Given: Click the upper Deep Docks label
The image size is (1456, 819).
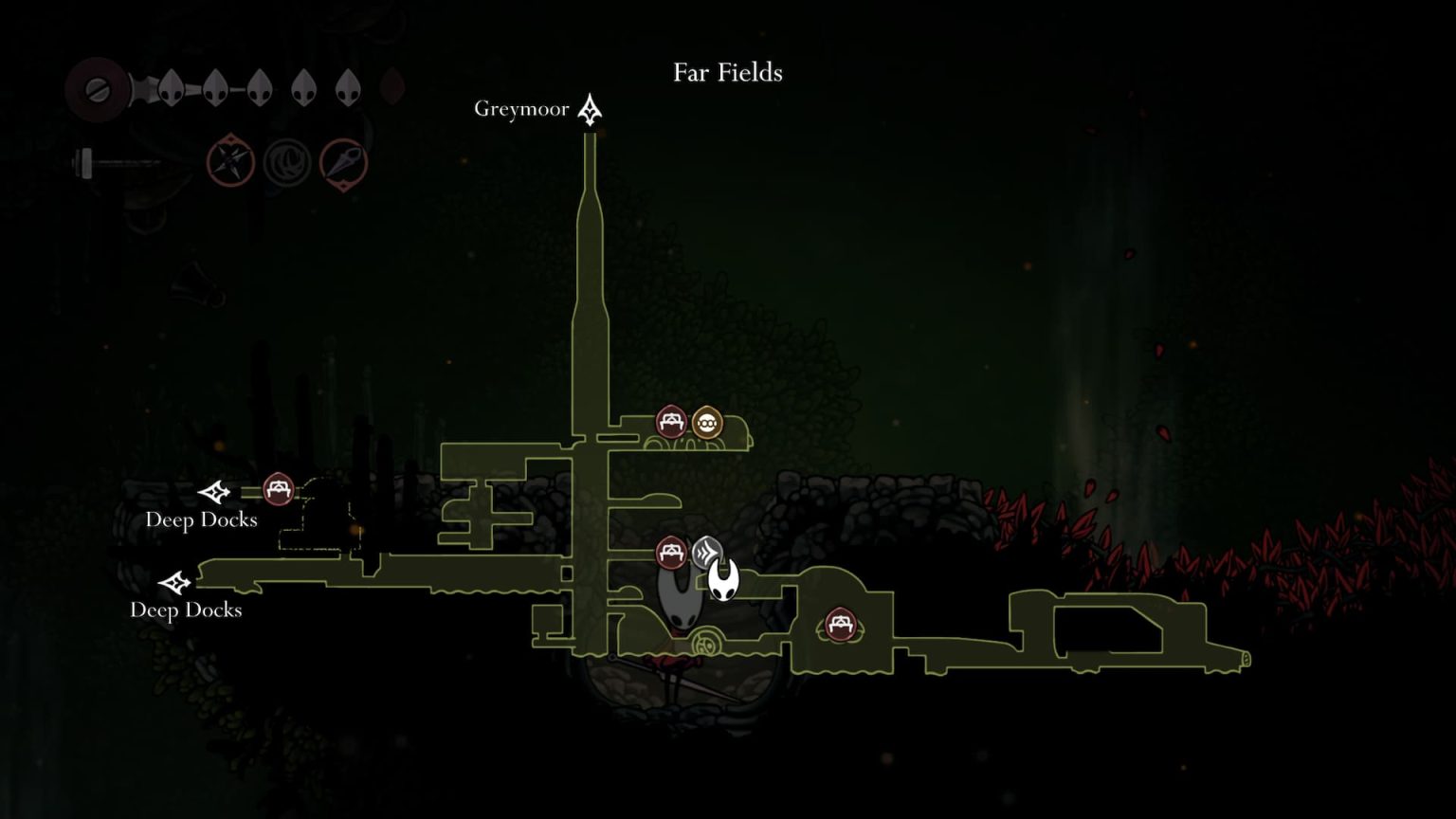Looking at the screenshot, I should click(x=202, y=519).
